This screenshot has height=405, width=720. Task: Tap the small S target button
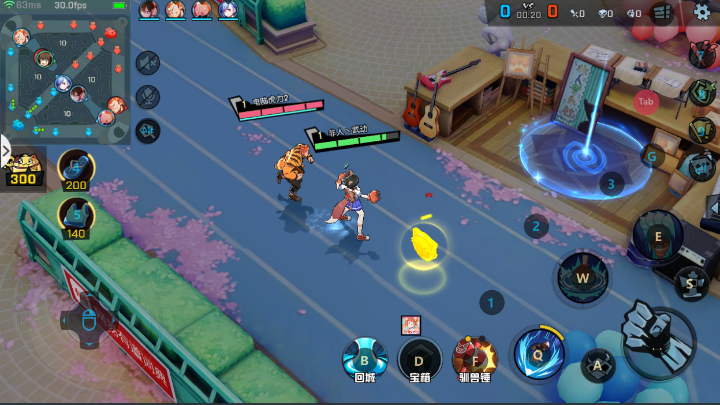click(690, 283)
